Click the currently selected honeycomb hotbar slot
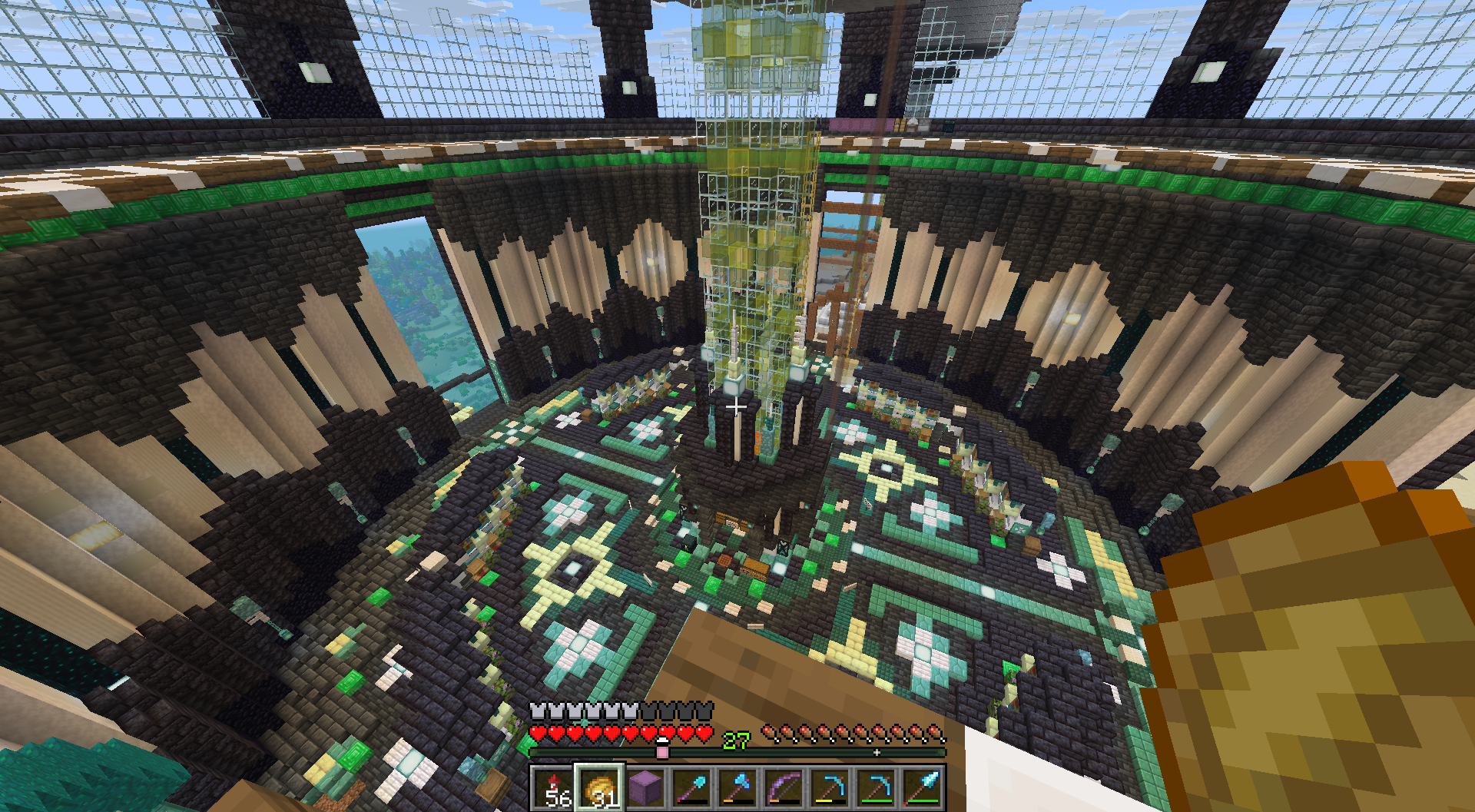This screenshot has width=1475, height=812. coord(599,789)
